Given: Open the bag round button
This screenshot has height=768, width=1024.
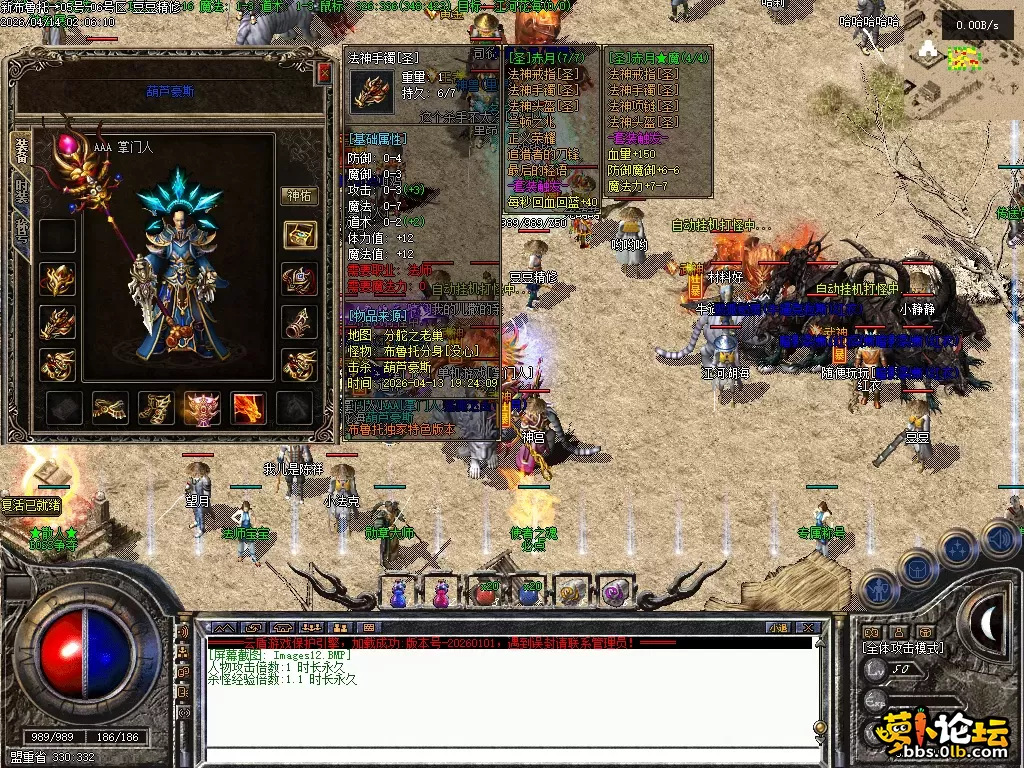Looking at the screenshot, I should coord(917,568).
